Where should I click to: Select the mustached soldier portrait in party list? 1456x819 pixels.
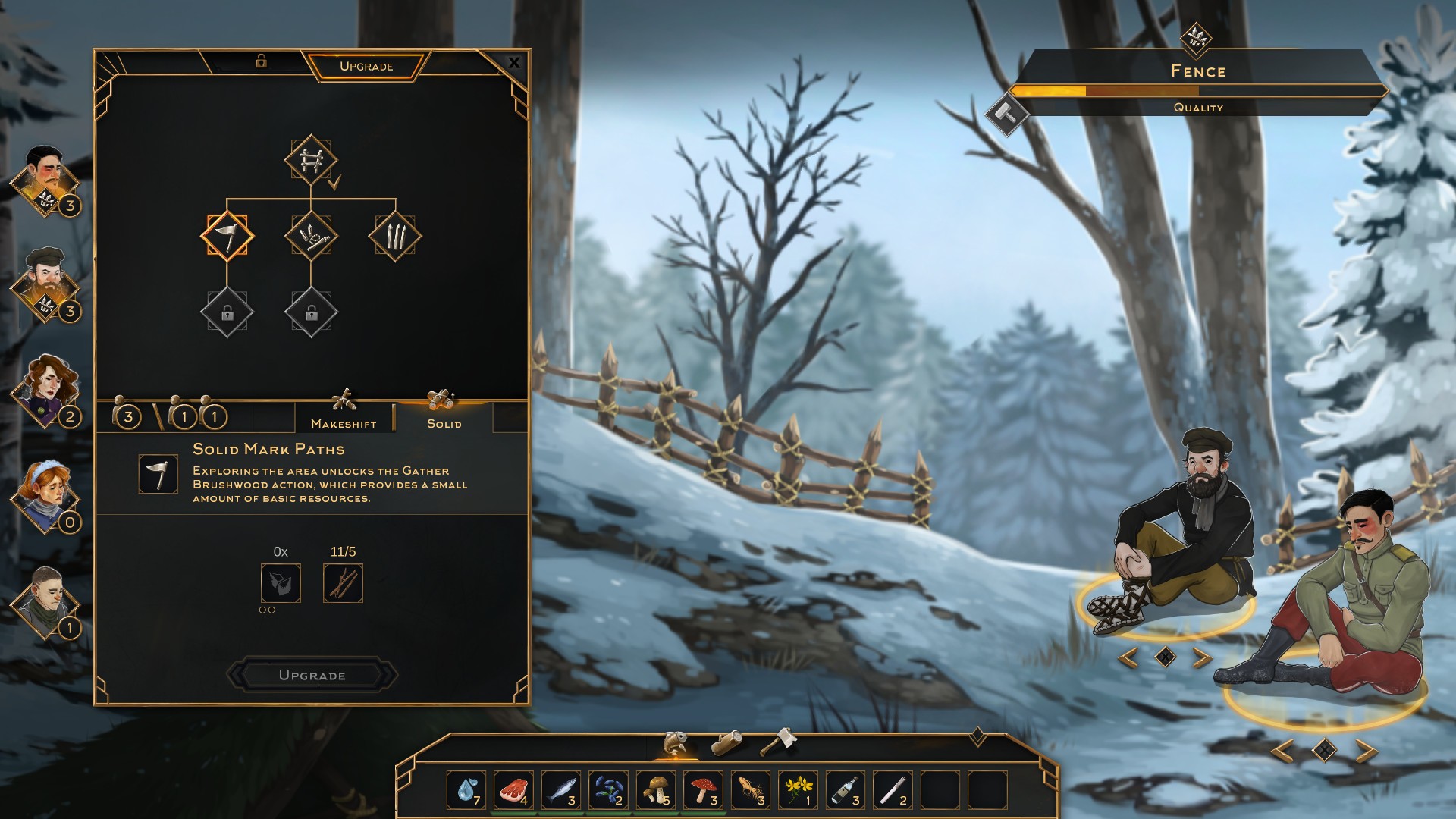tap(45, 180)
